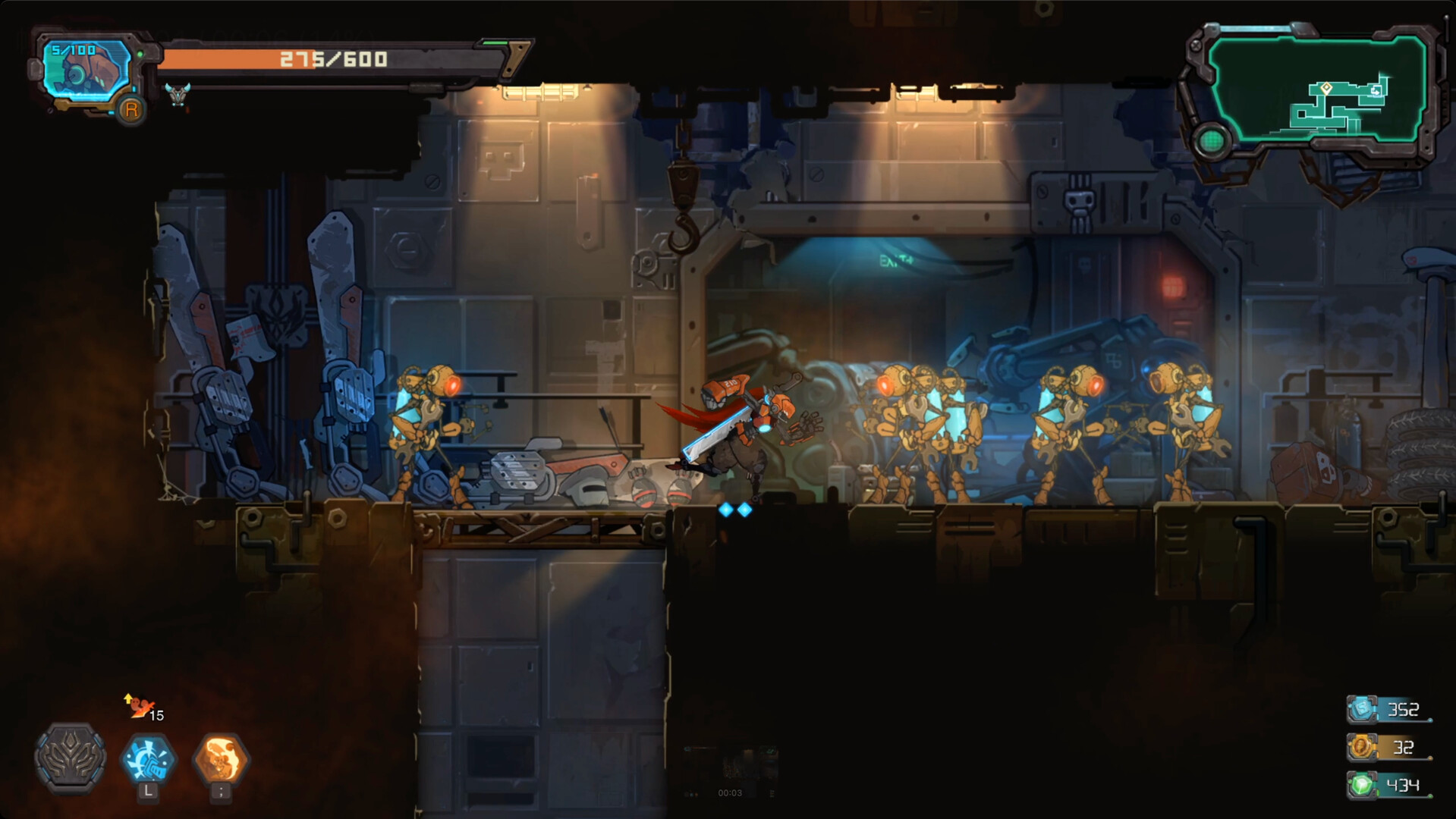This screenshot has height=819, width=1456.
Task: Click the 275/600 health readout
Action: point(332,58)
